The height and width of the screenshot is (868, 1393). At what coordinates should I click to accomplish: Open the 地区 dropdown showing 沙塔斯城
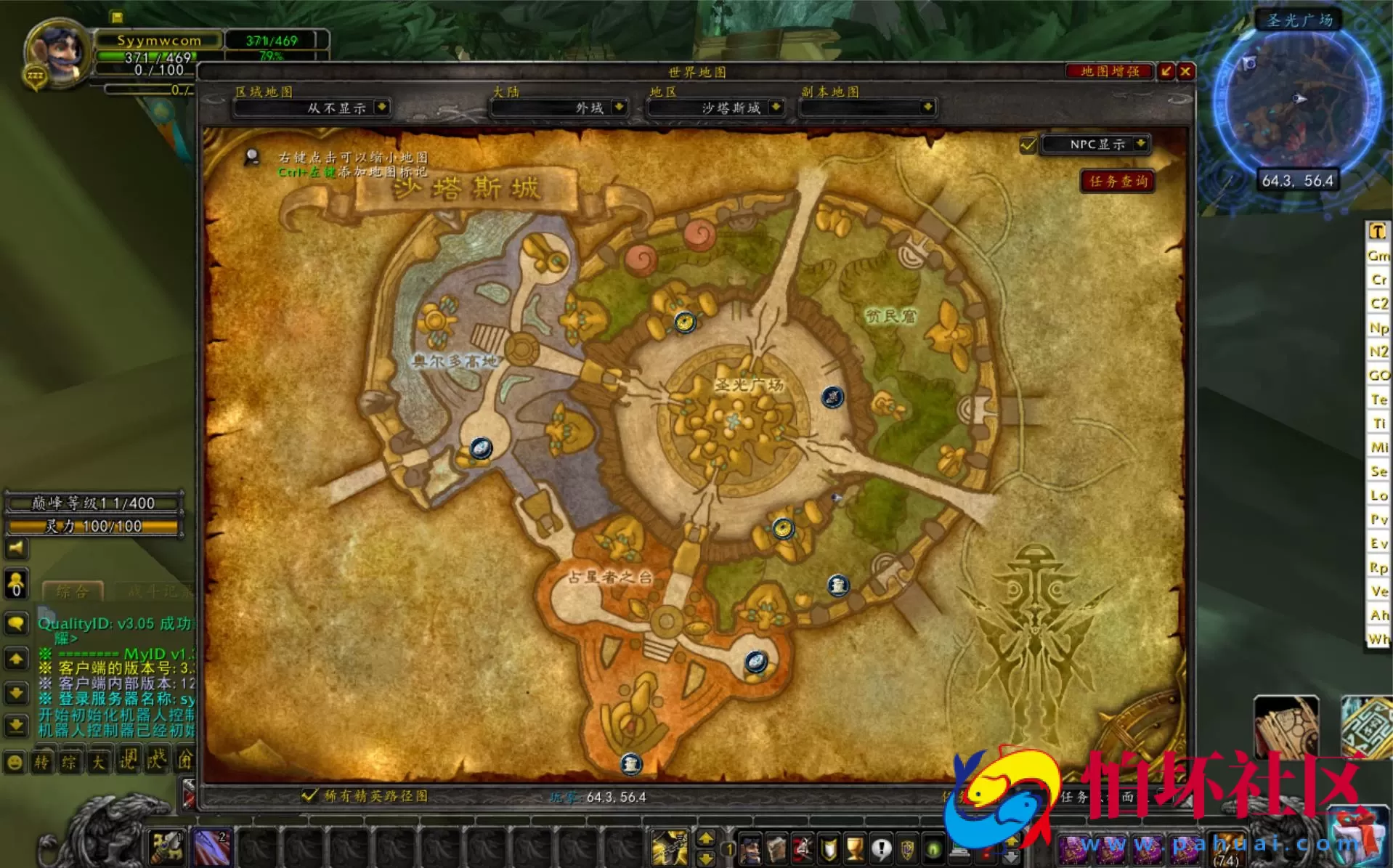tap(715, 108)
